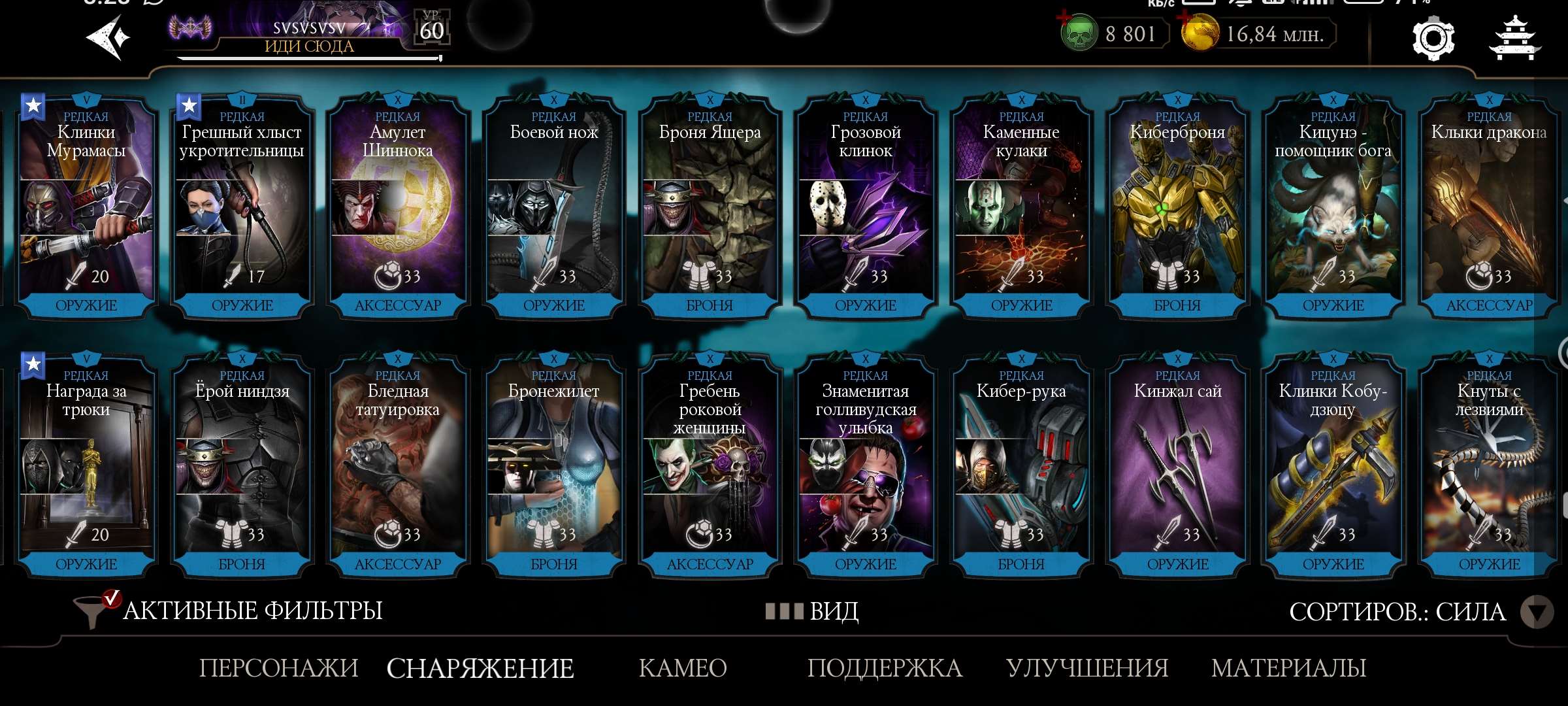Choose the Киберброня armor card
The image size is (1568, 706).
click(1177, 206)
